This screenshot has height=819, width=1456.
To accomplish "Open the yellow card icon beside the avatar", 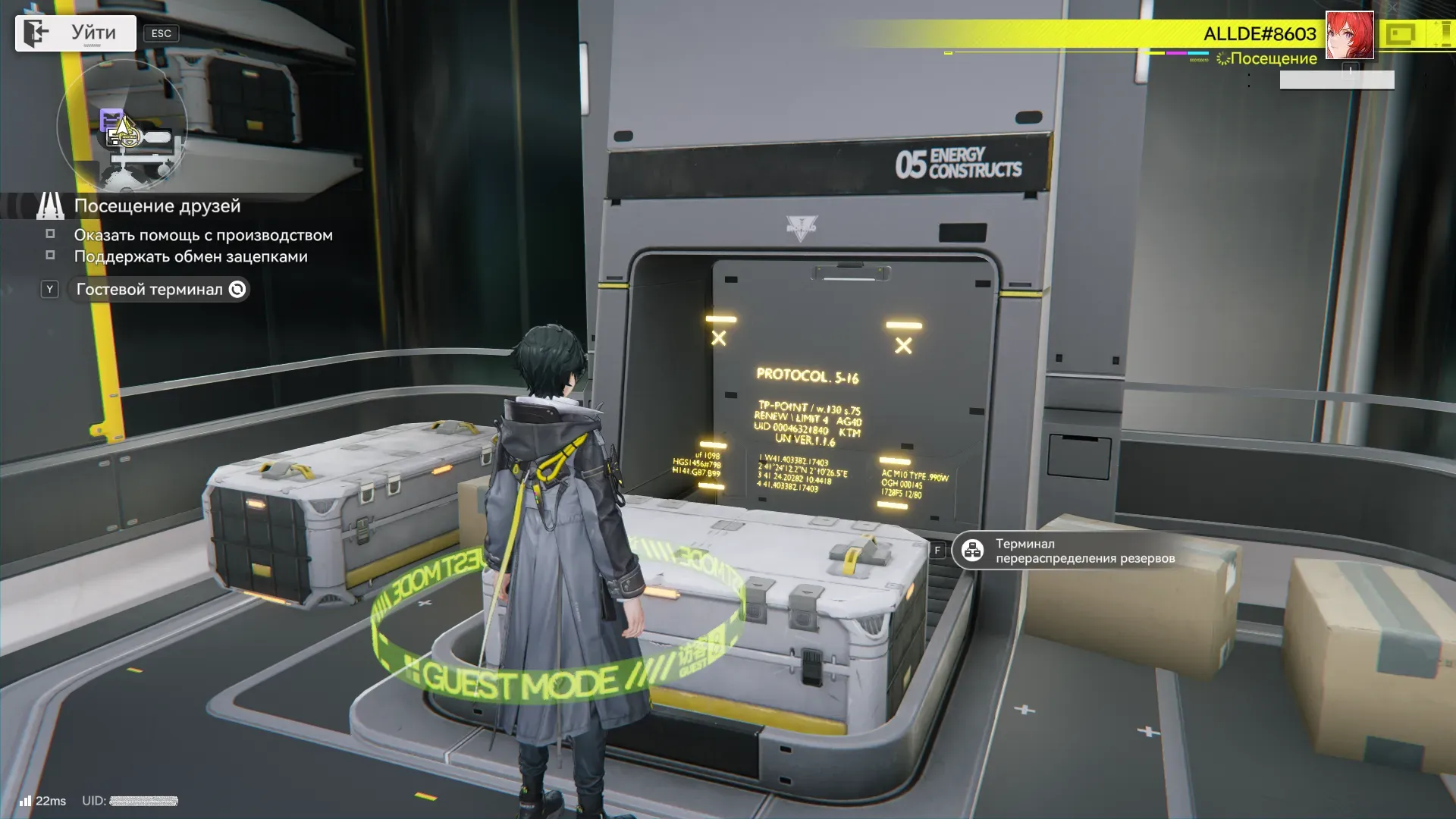I will pos(1400,34).
